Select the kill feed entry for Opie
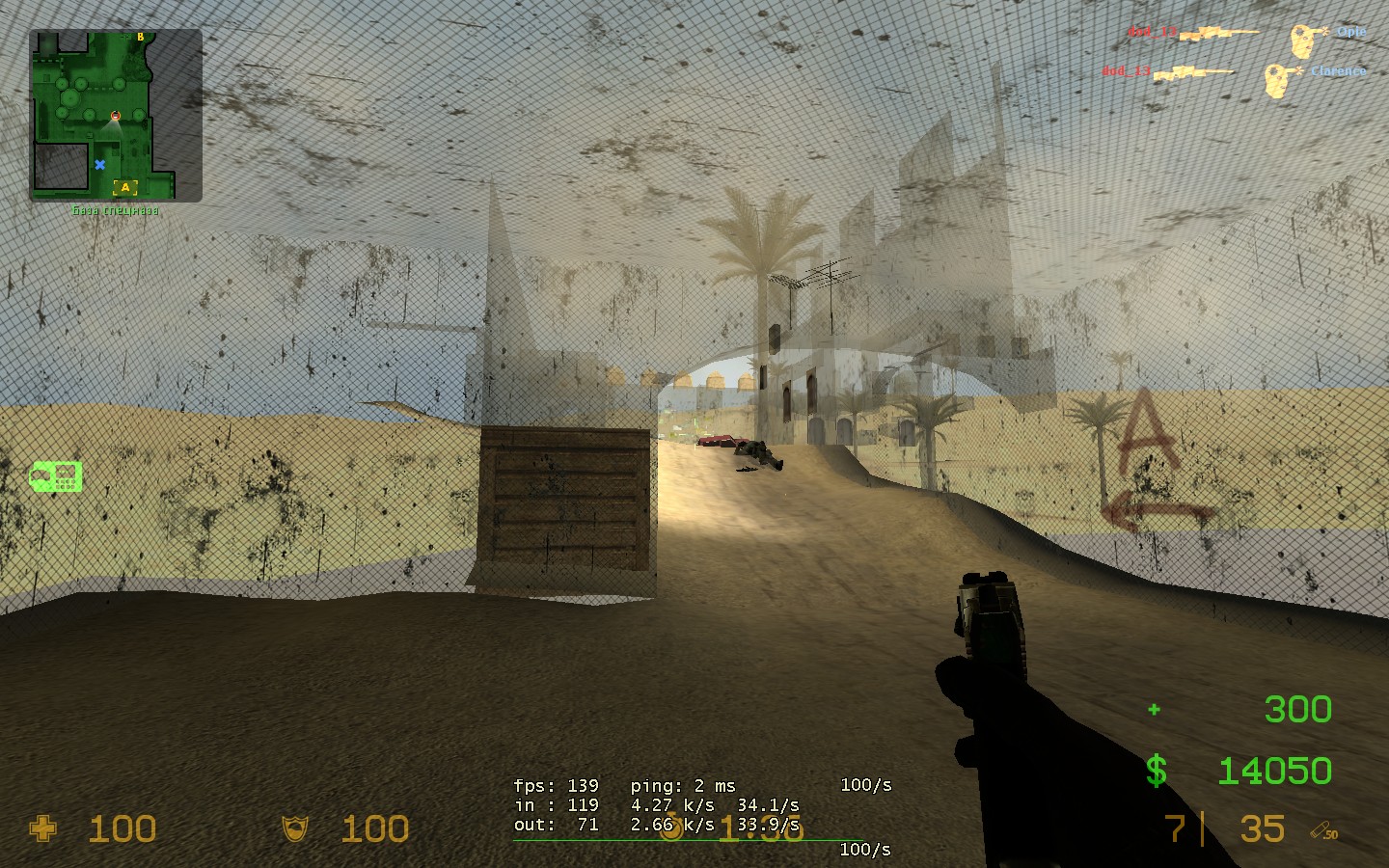 click(x=1246, y=34)
